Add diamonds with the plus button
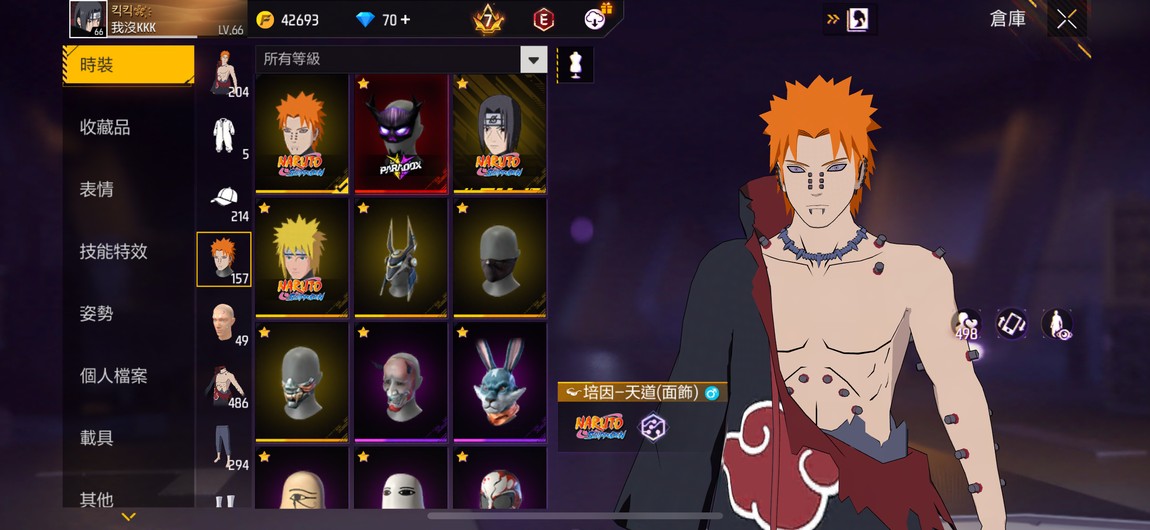This screenshot has height=530, width=1150. click(x=404, y=20)
